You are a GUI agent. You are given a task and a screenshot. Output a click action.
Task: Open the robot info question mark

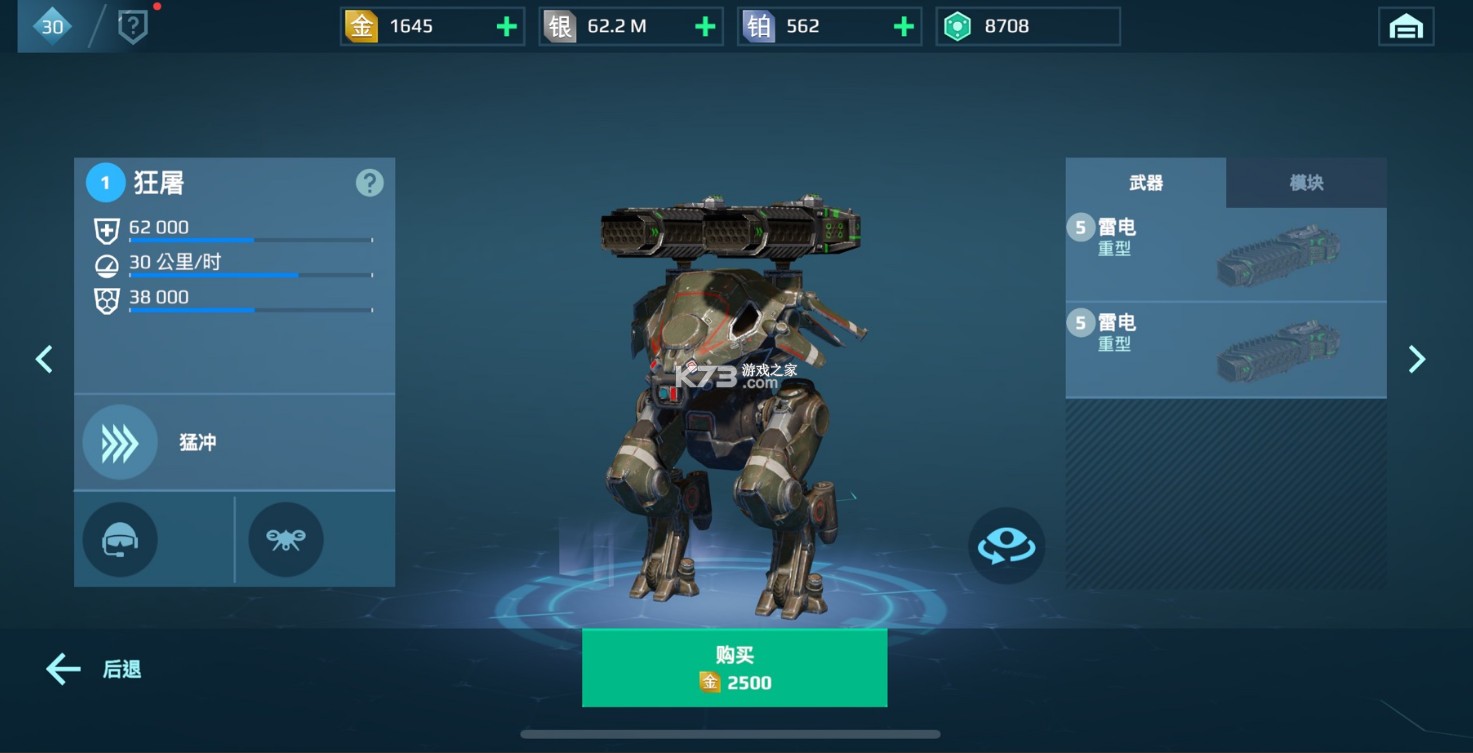pos(370,183)
